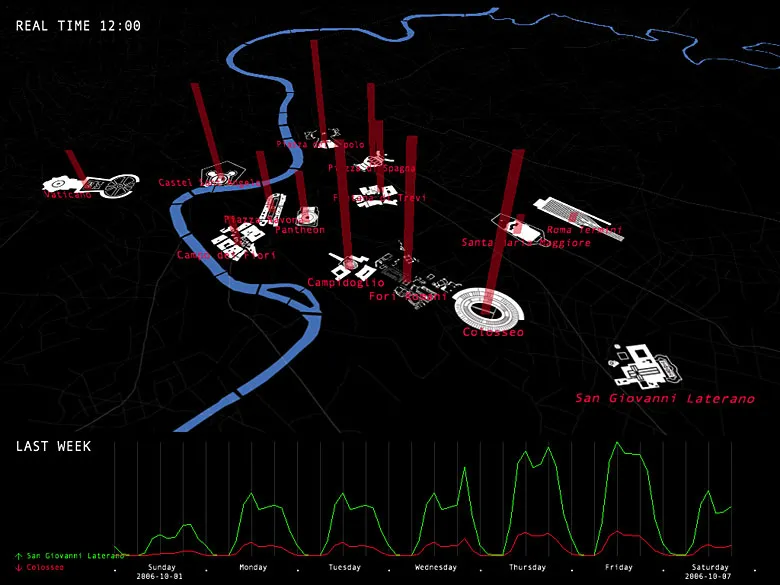Image resolution: width=780 pixels, height=585 pixels.
Task: Select the Vaticano marker on the map
Action: coord(88,185)
